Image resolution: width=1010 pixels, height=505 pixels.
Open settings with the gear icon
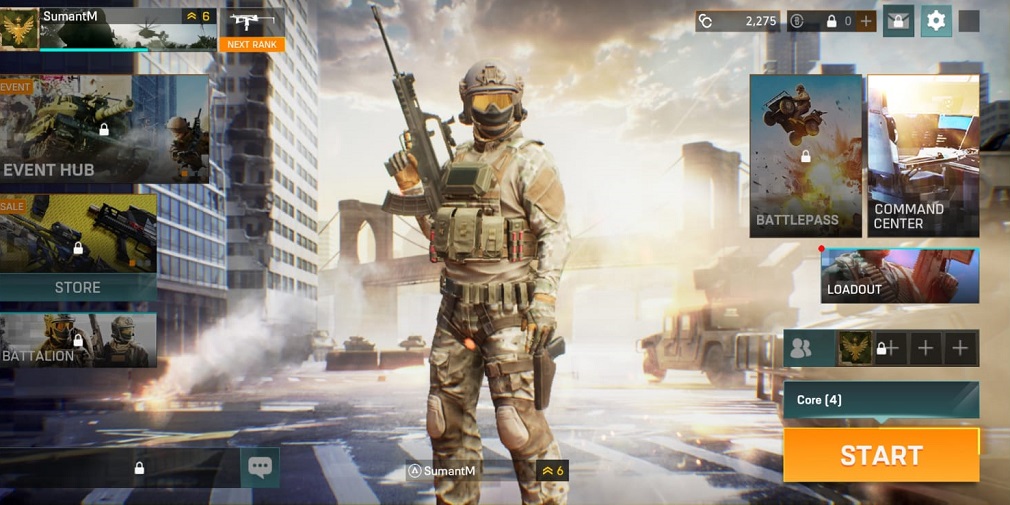[936, 21]
